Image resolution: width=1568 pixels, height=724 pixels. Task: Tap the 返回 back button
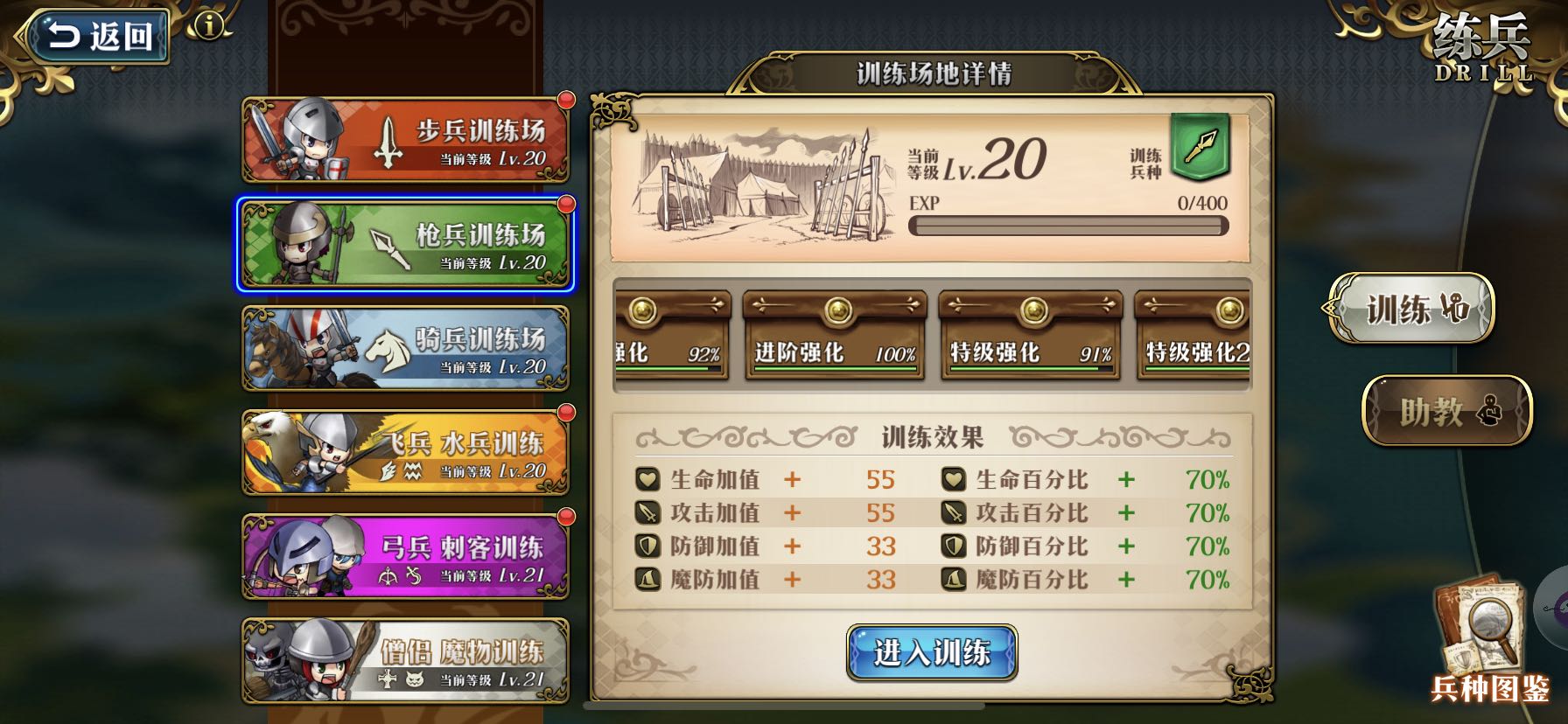[x=99, y=35]
